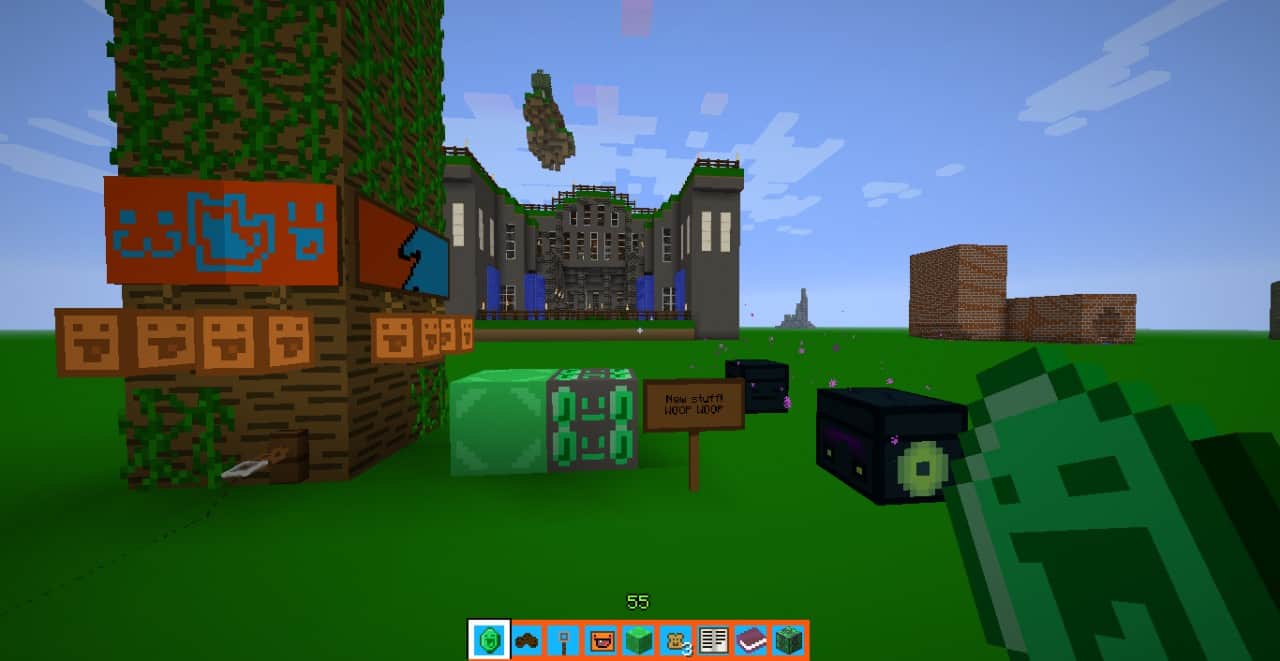
Task: Select the tan item stack of three
Action: pyautogui.click(x=676, y=640)
